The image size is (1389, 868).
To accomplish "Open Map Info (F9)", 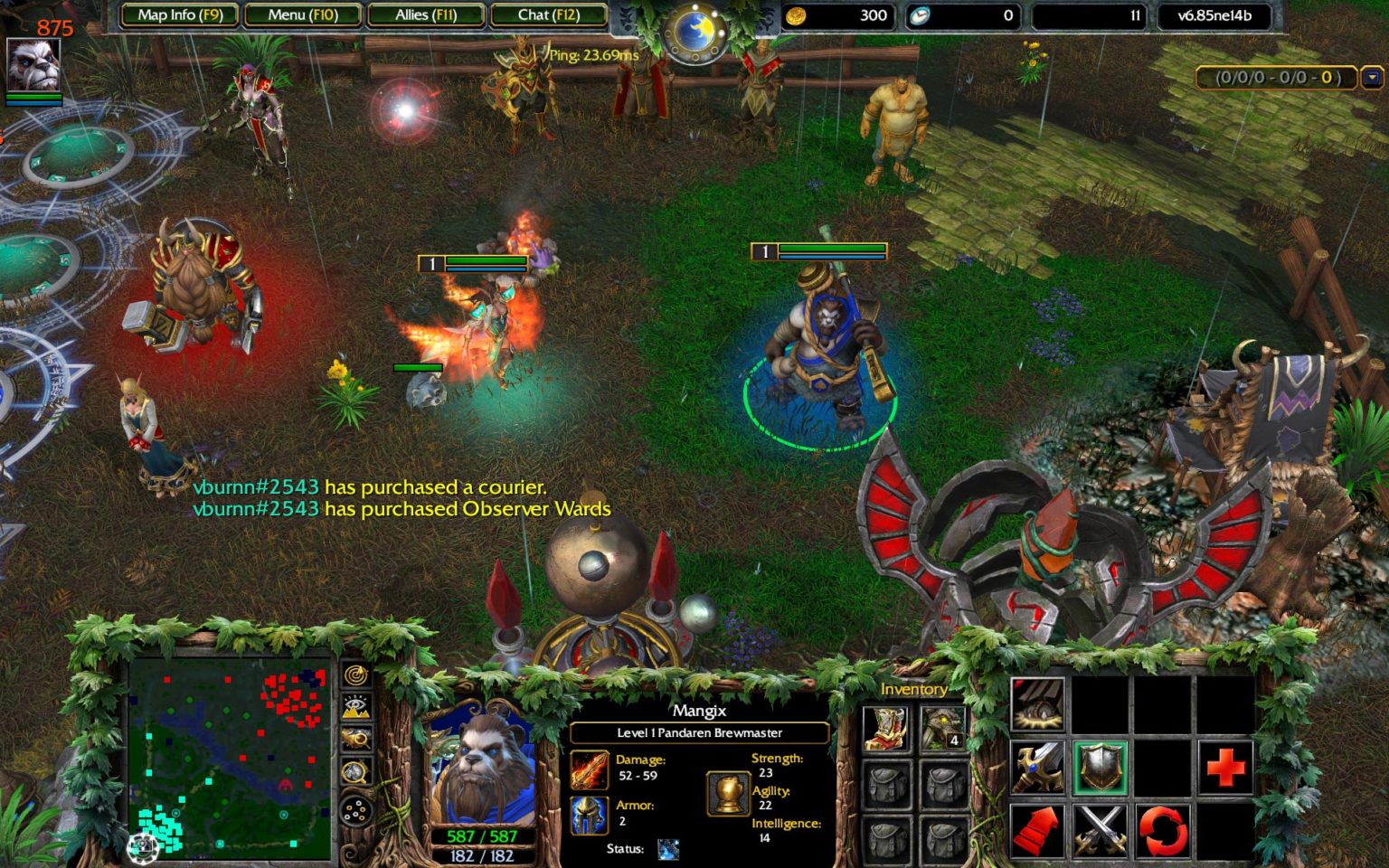I will (x=181, y=15).
